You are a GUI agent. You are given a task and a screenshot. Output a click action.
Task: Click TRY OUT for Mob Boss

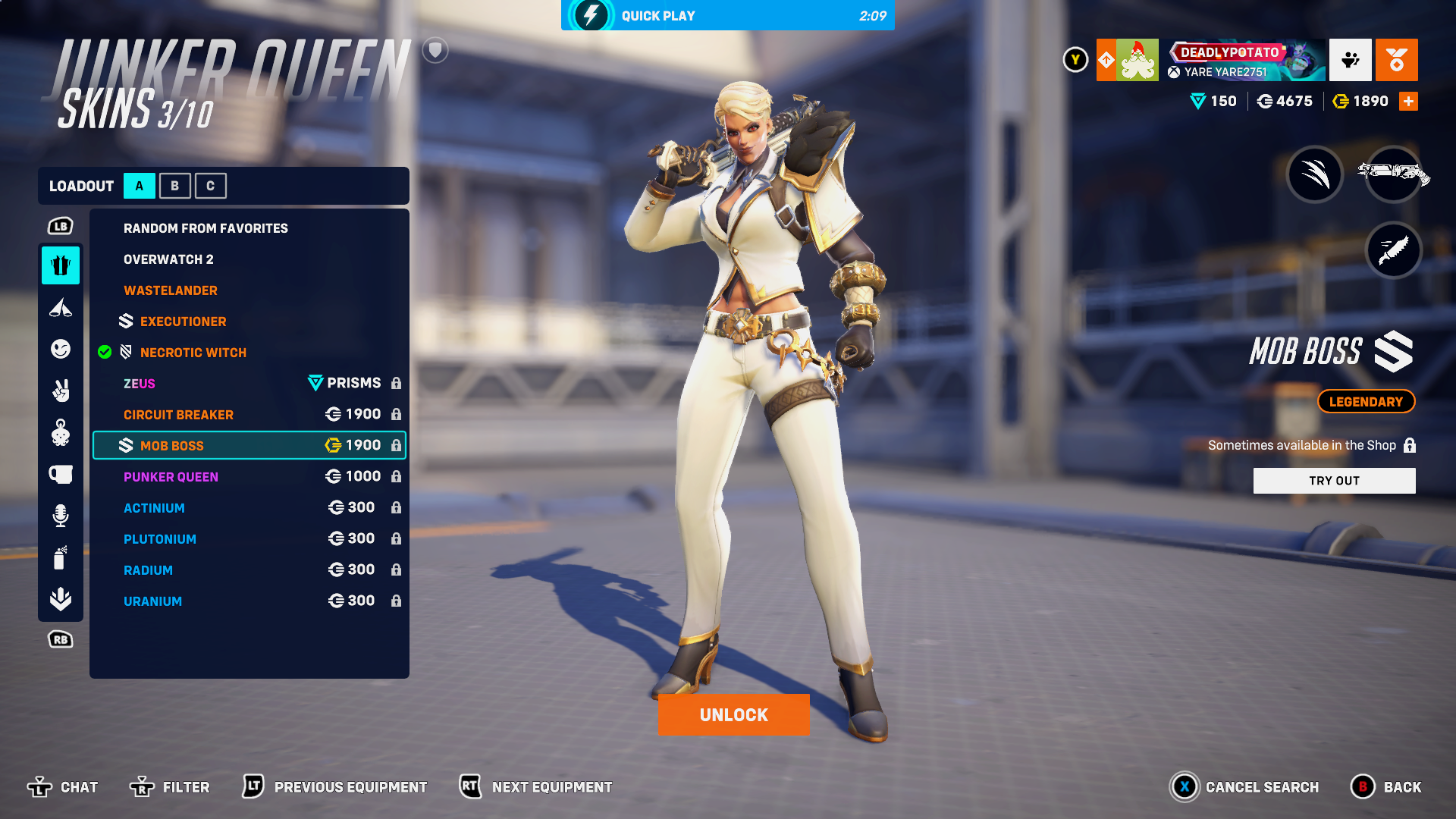pos(1334,480)
